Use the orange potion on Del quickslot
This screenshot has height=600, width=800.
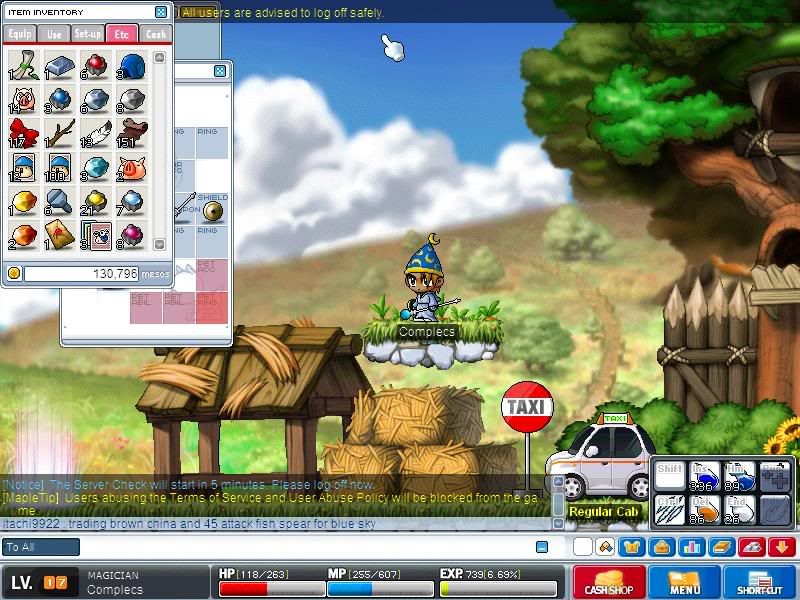706,511
